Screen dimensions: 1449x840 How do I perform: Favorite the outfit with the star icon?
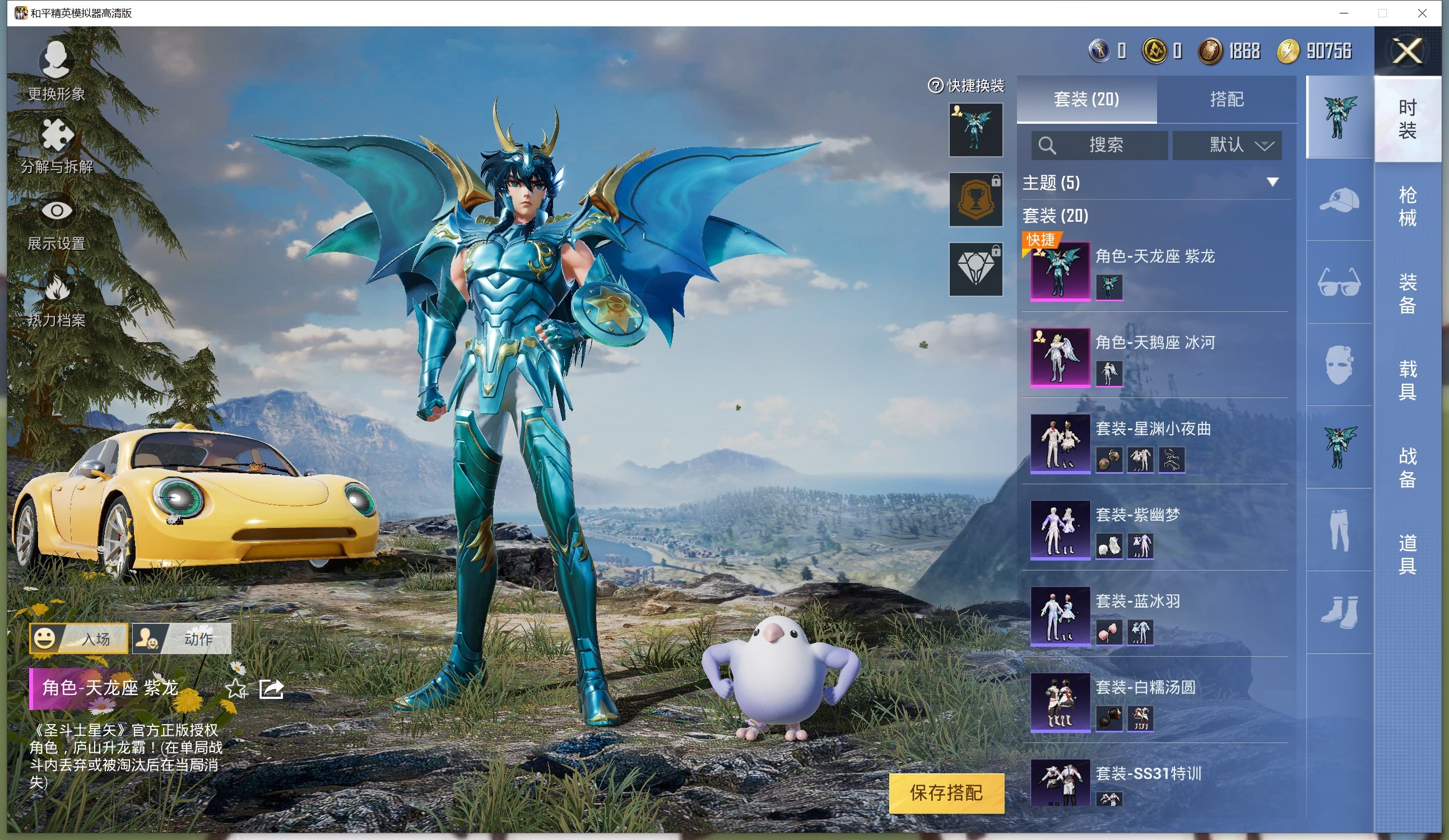[236, 688]
